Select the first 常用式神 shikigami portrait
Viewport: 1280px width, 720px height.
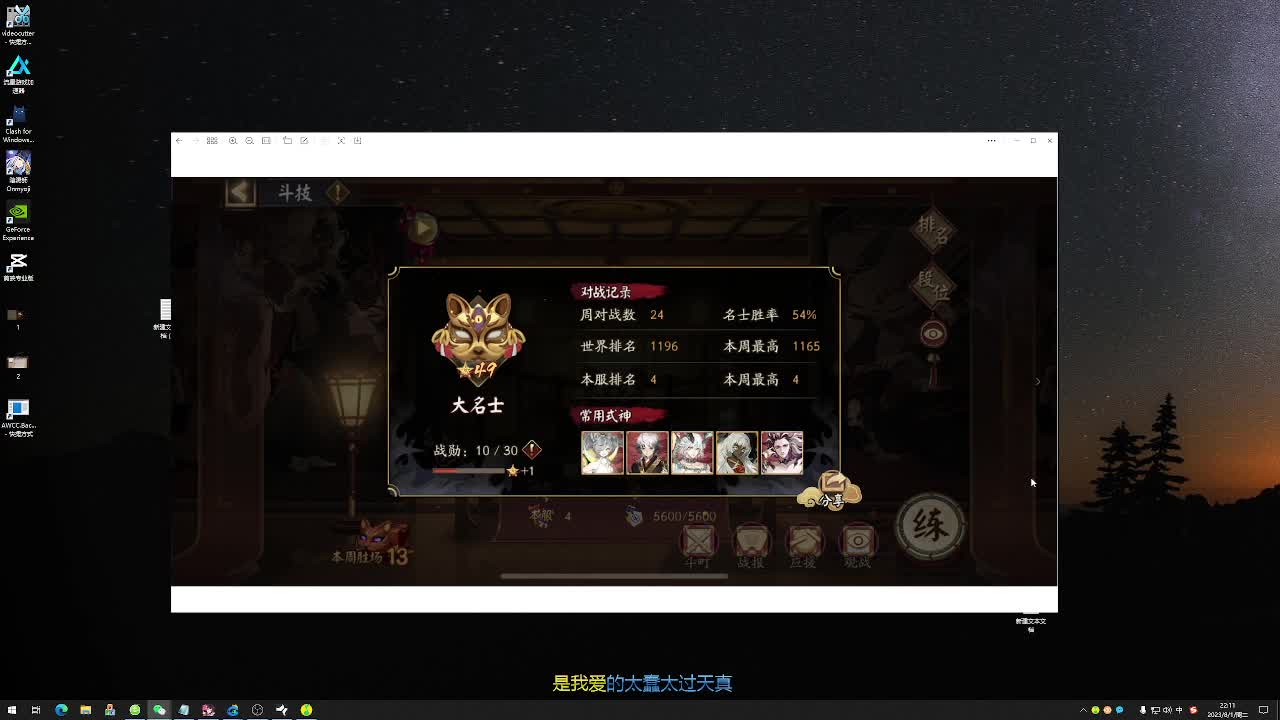coord(602,452)
